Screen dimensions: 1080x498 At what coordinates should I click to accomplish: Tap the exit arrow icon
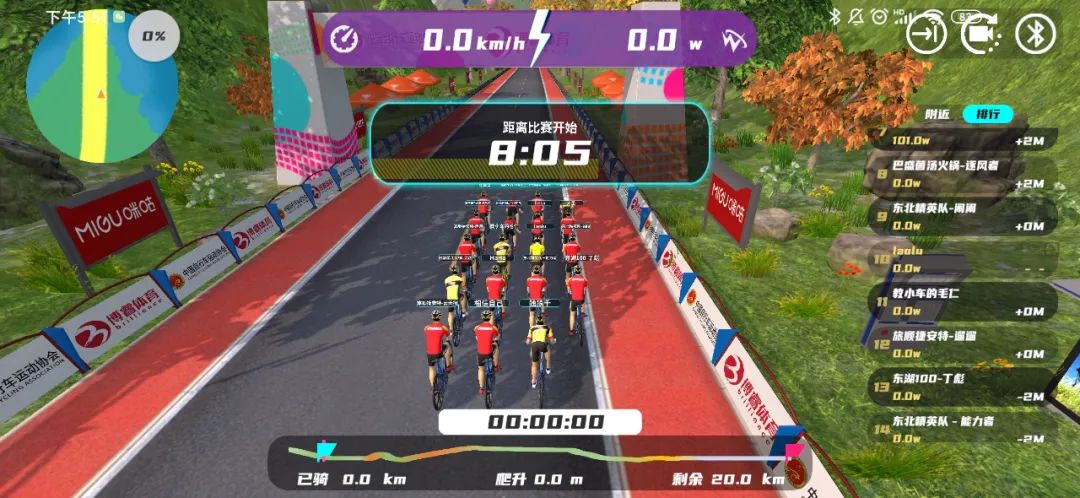(x=926, y=33)
